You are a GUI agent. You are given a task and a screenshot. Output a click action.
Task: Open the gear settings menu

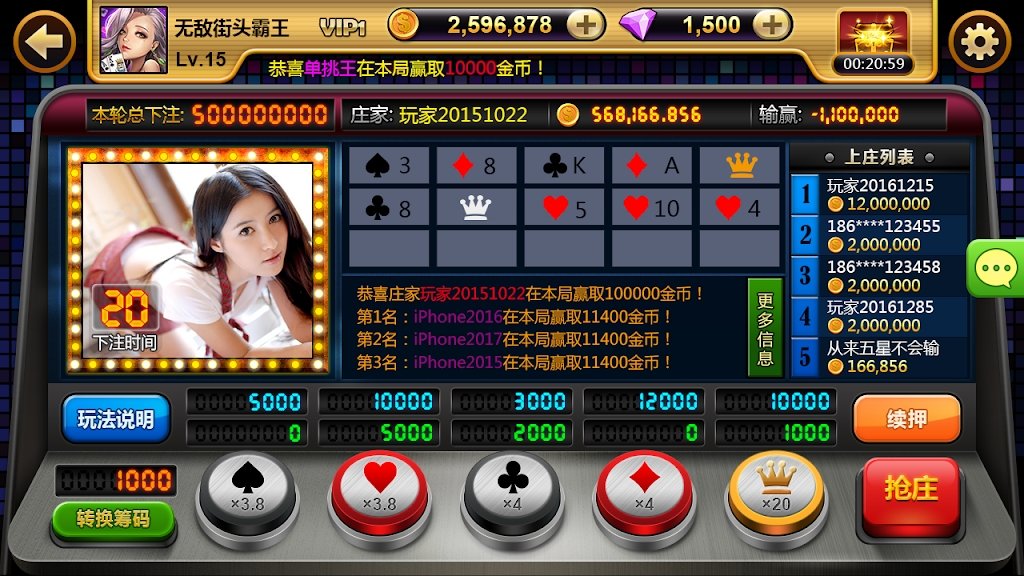[979, 41]
